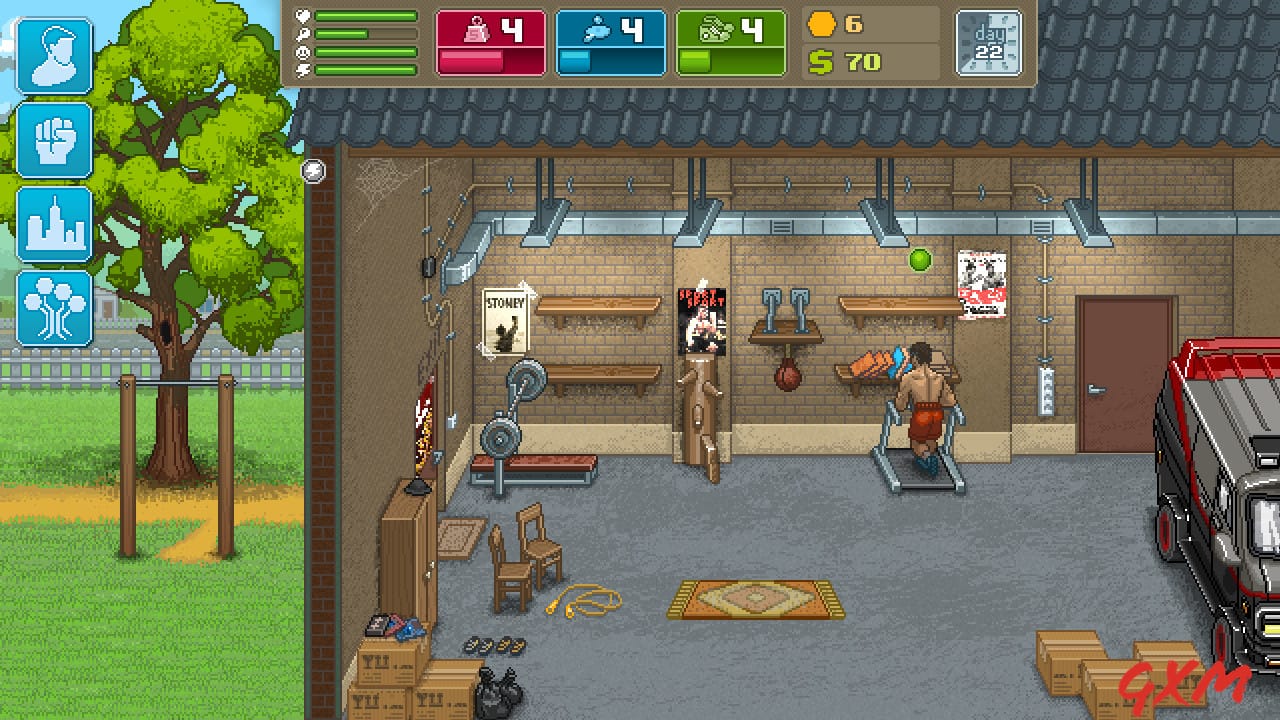Image resolution: width=1280 pixels, height=720 pixels.
Task: Open the skill tree menu
Action: [x=54, y=308]
